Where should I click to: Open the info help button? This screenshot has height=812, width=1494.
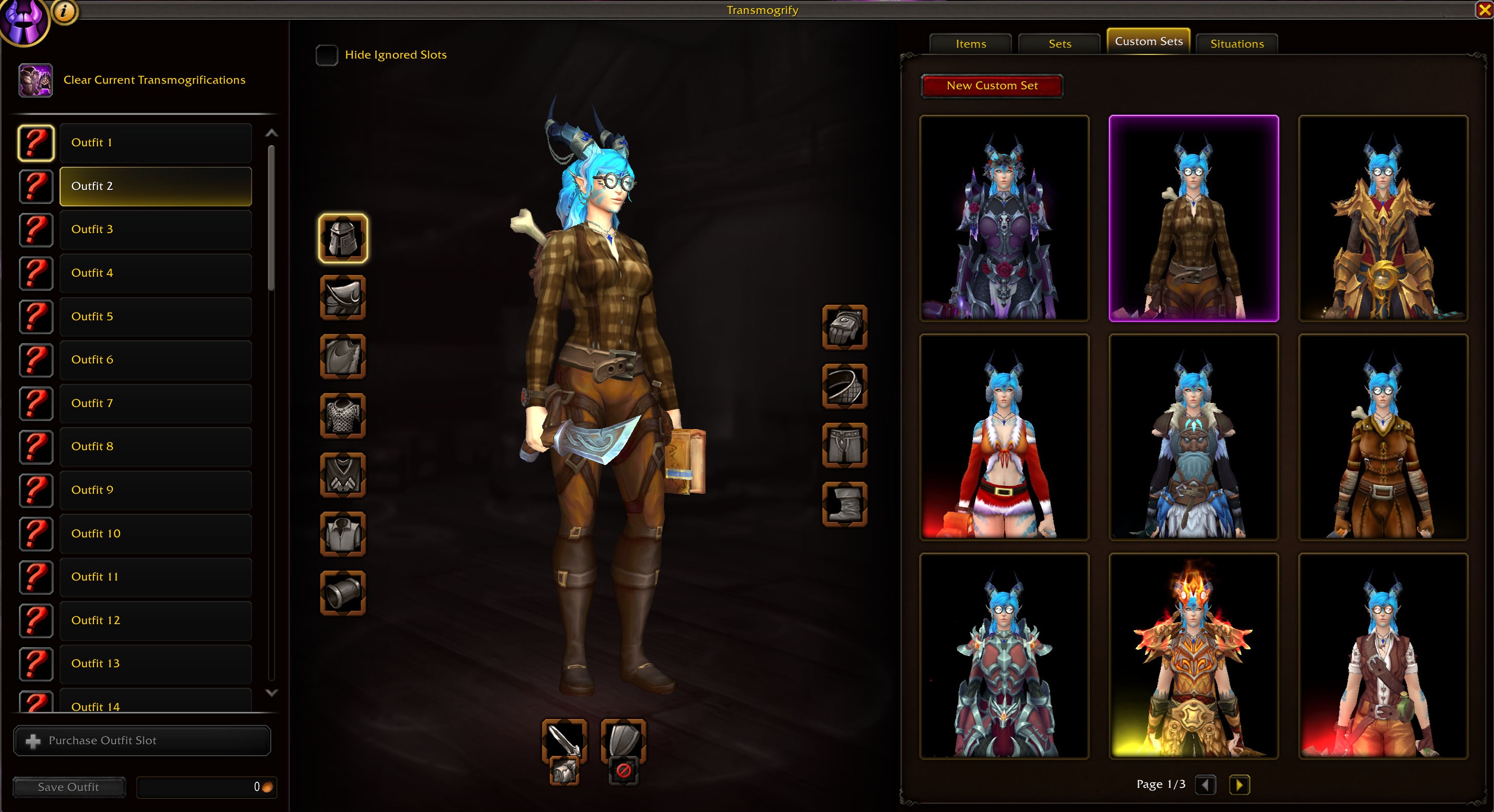pyautogui.click(x=64, y=11)
